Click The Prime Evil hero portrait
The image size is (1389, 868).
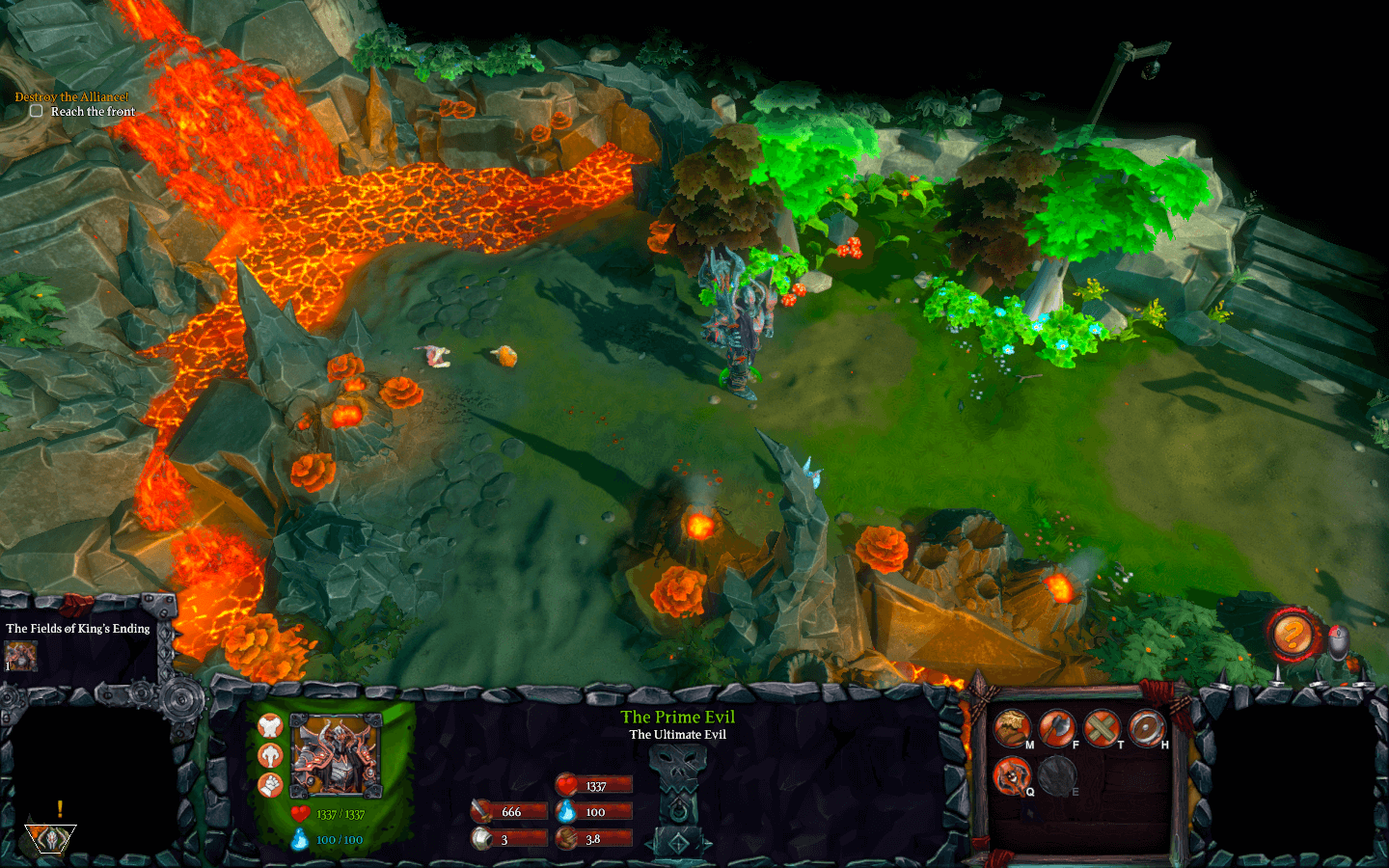tap(337, 755)
